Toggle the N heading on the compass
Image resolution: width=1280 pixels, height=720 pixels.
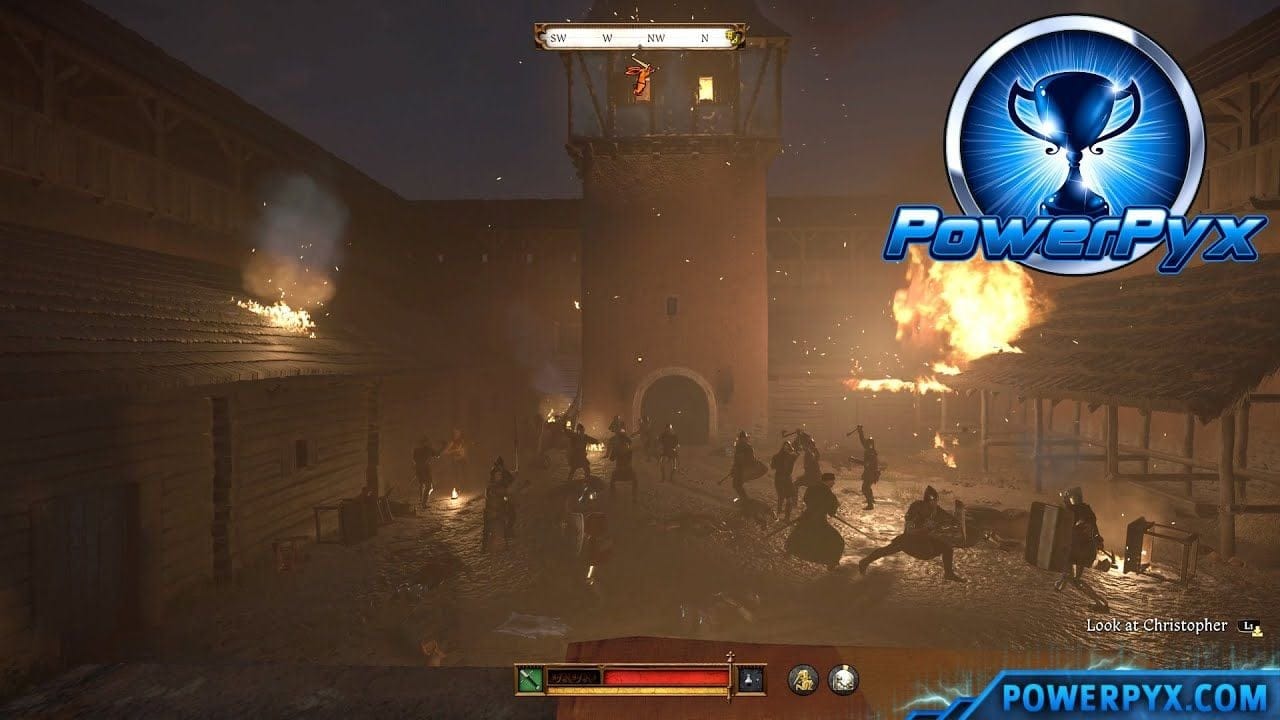click(706, 38)
